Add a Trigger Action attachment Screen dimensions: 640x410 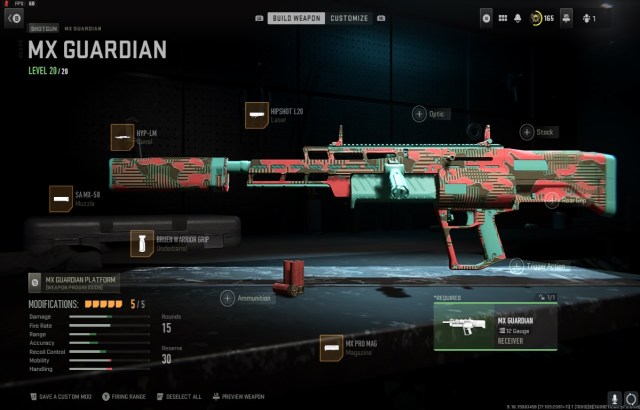coord(516,266)
